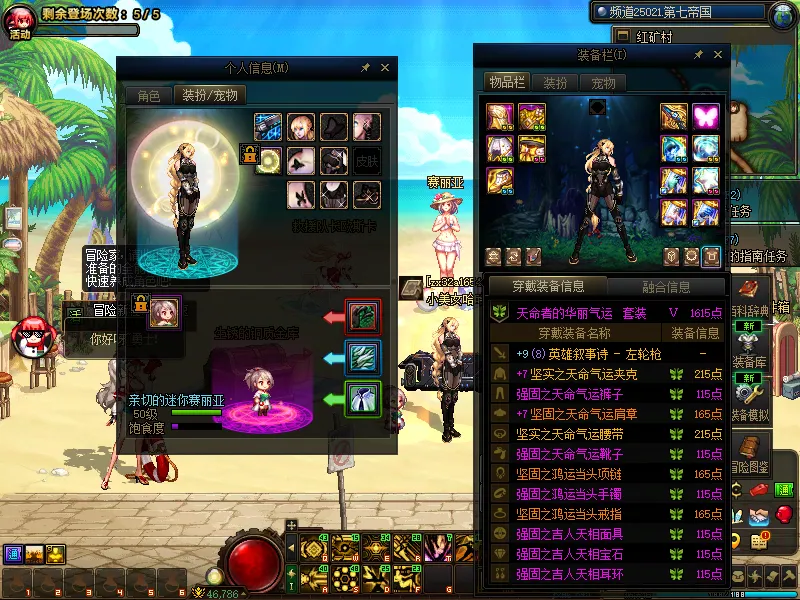Show the 宠物 tab in the equipment window

(x=603, y=83)
